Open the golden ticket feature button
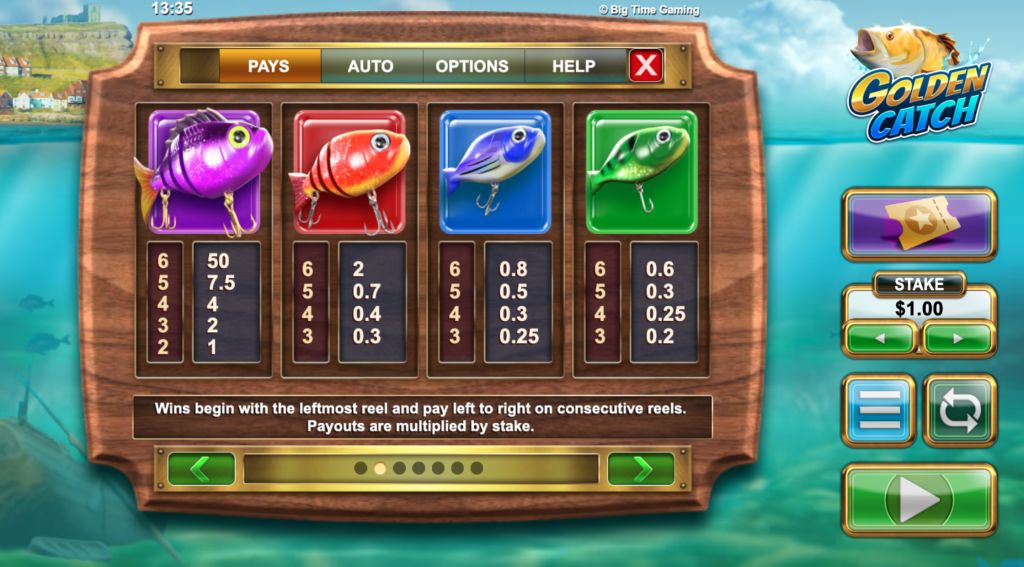The width and height of the screenshot is (1024, 567). [x=919, y=225]
